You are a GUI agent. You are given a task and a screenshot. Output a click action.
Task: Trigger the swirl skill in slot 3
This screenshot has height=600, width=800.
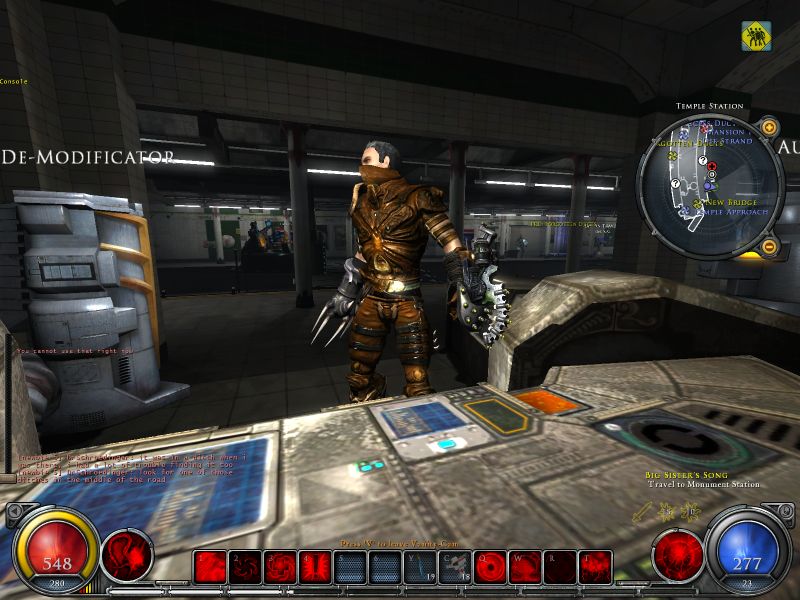[x=279, y=567]
